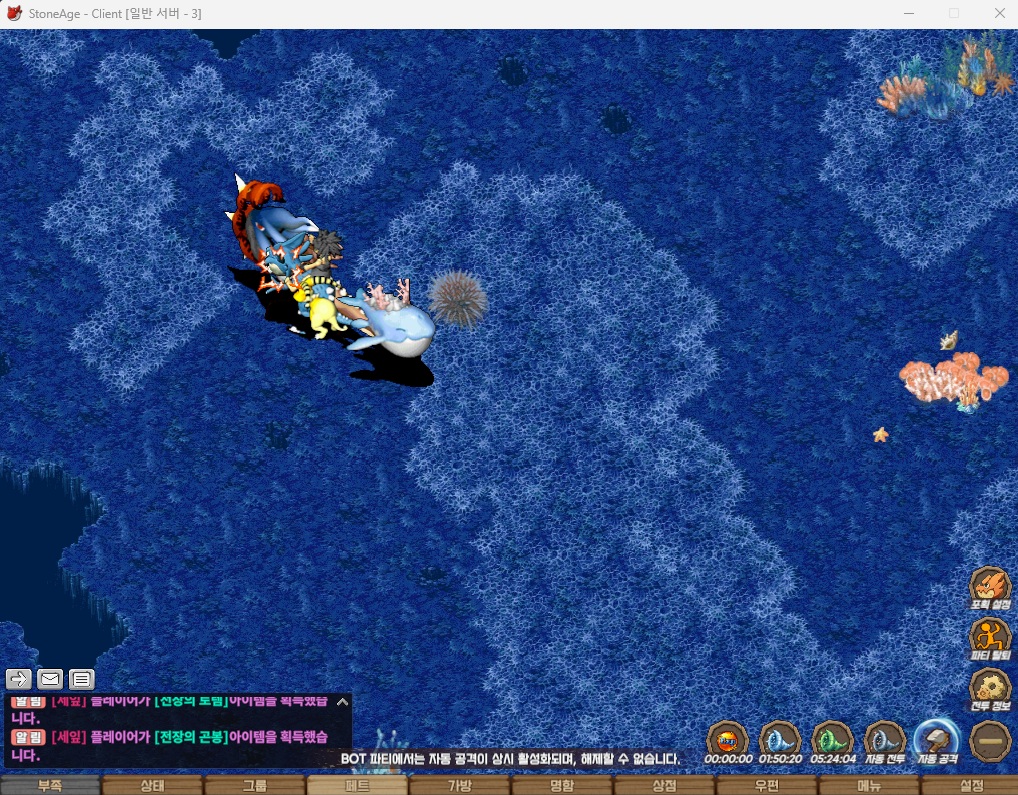The height and width of the screenshot is (795, 1018).
Task: Open the 상태 (status) menu
Action: coord(152,785)
